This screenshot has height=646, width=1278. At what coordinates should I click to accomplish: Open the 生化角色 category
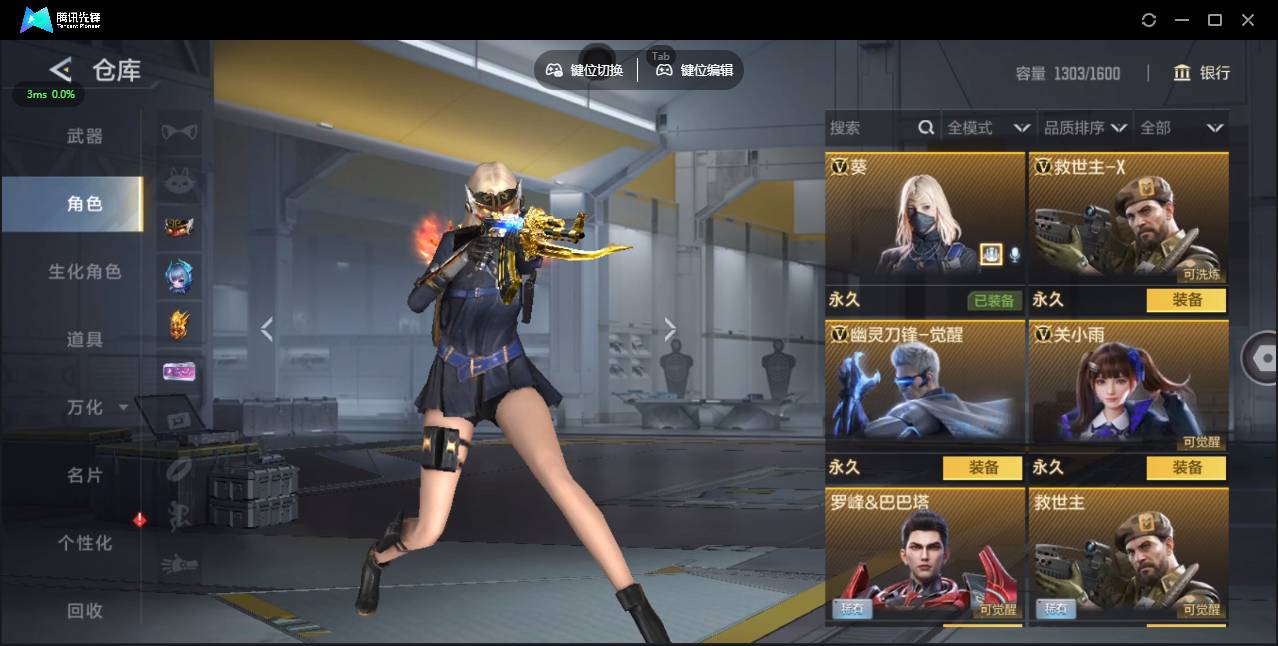click(85, 271)
